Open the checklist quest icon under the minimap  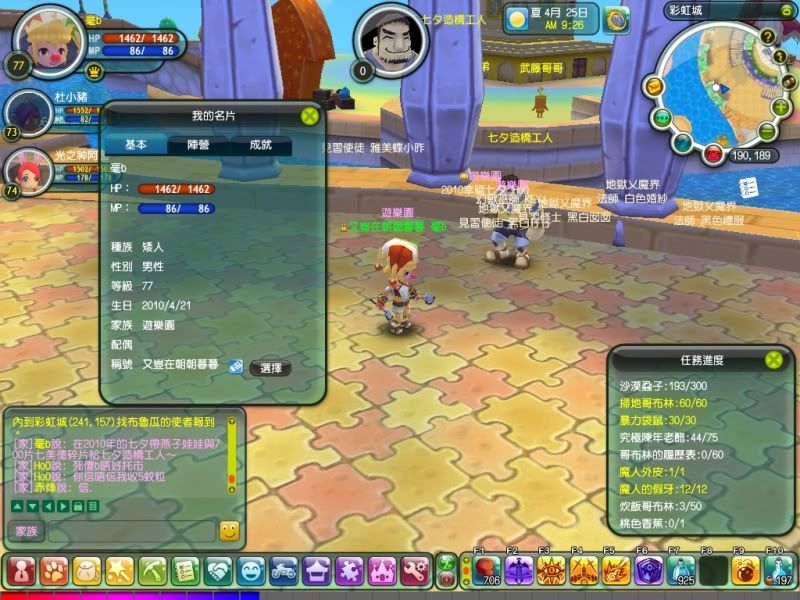(x=744, y=187)
